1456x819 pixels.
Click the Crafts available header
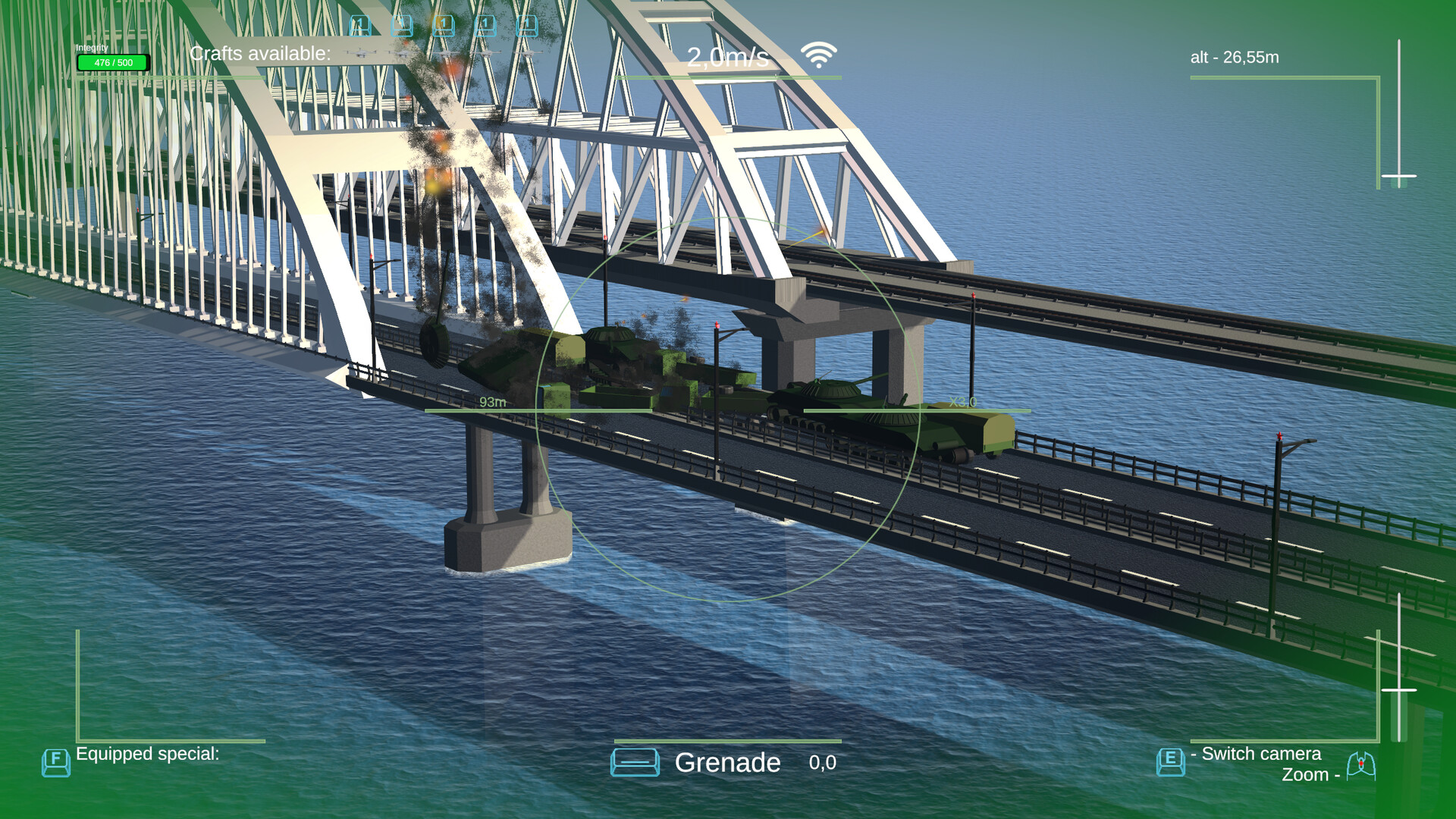pos(261,54)
